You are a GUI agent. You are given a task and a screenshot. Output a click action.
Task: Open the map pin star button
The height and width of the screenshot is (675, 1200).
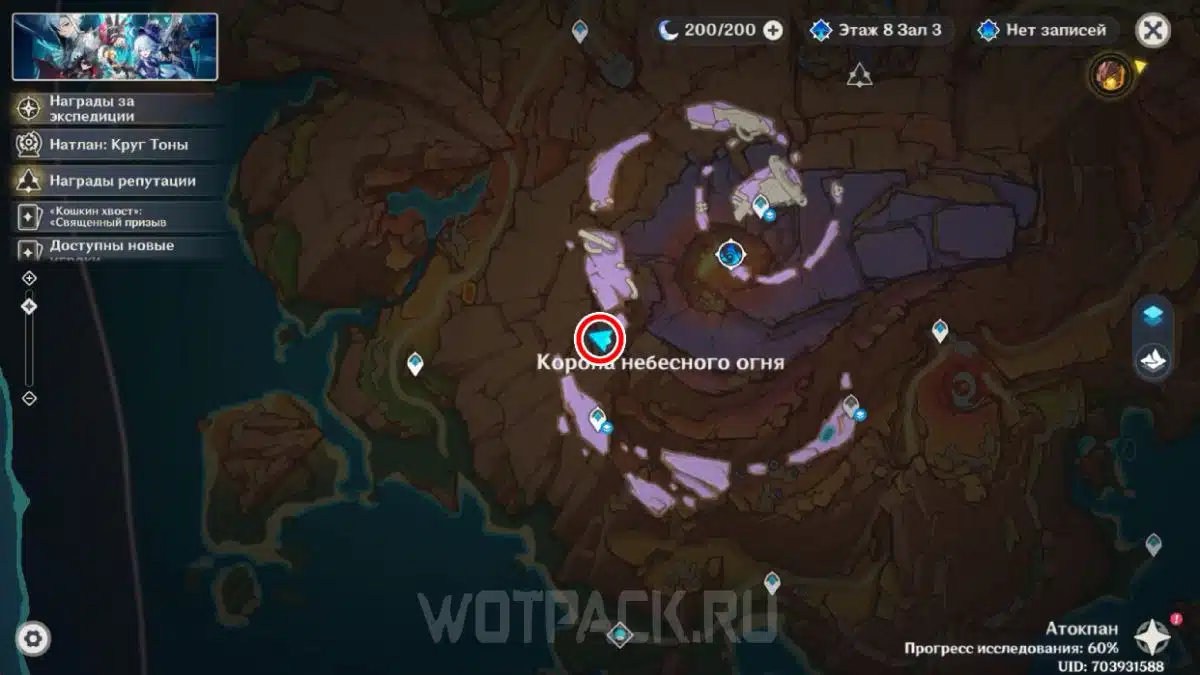pos(1152,635)
